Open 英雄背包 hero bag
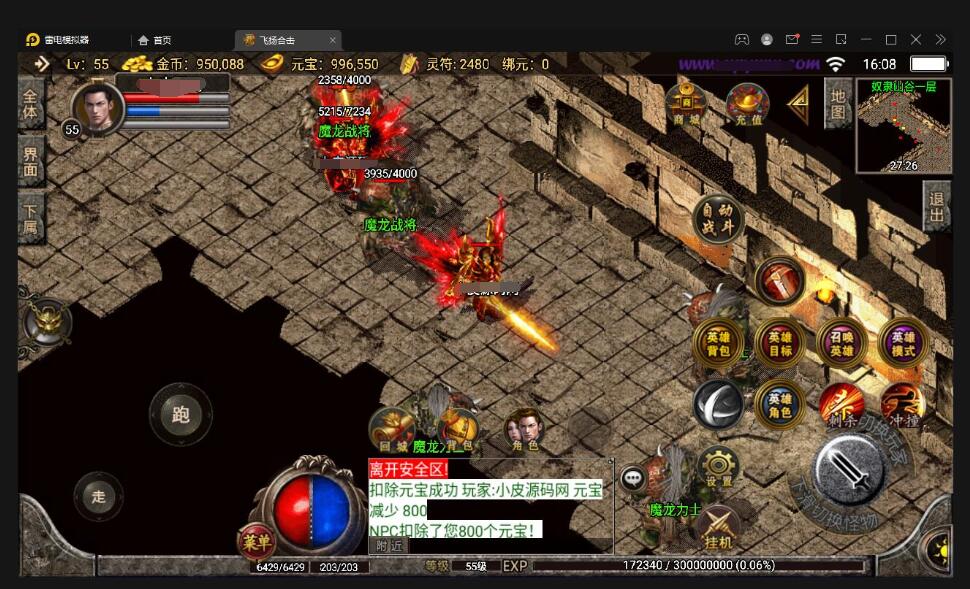Viewport: 970px width, 589px height. tap(718, 344)
